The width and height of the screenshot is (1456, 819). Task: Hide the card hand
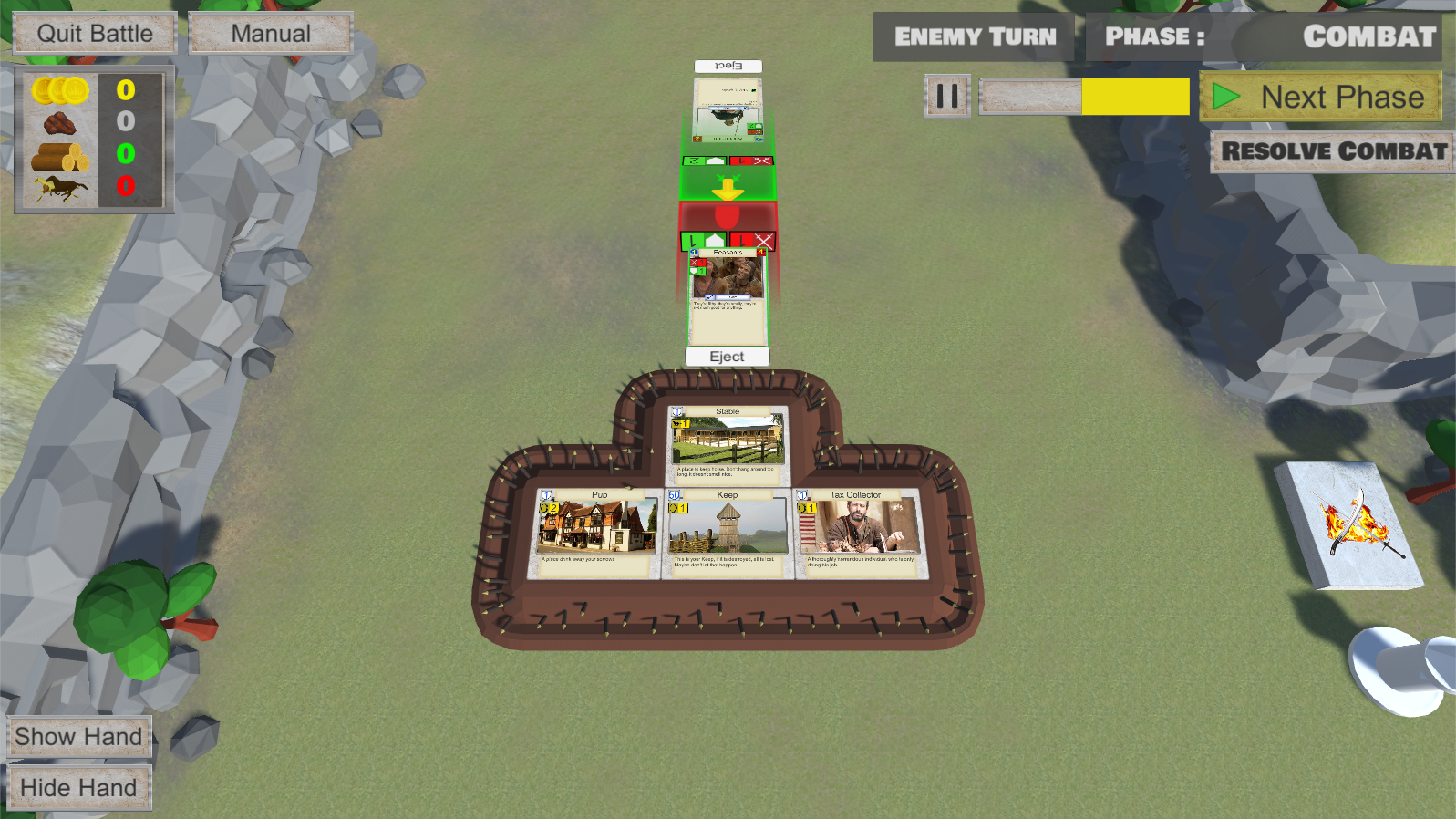pyautogui.click(x=78, y=788)
